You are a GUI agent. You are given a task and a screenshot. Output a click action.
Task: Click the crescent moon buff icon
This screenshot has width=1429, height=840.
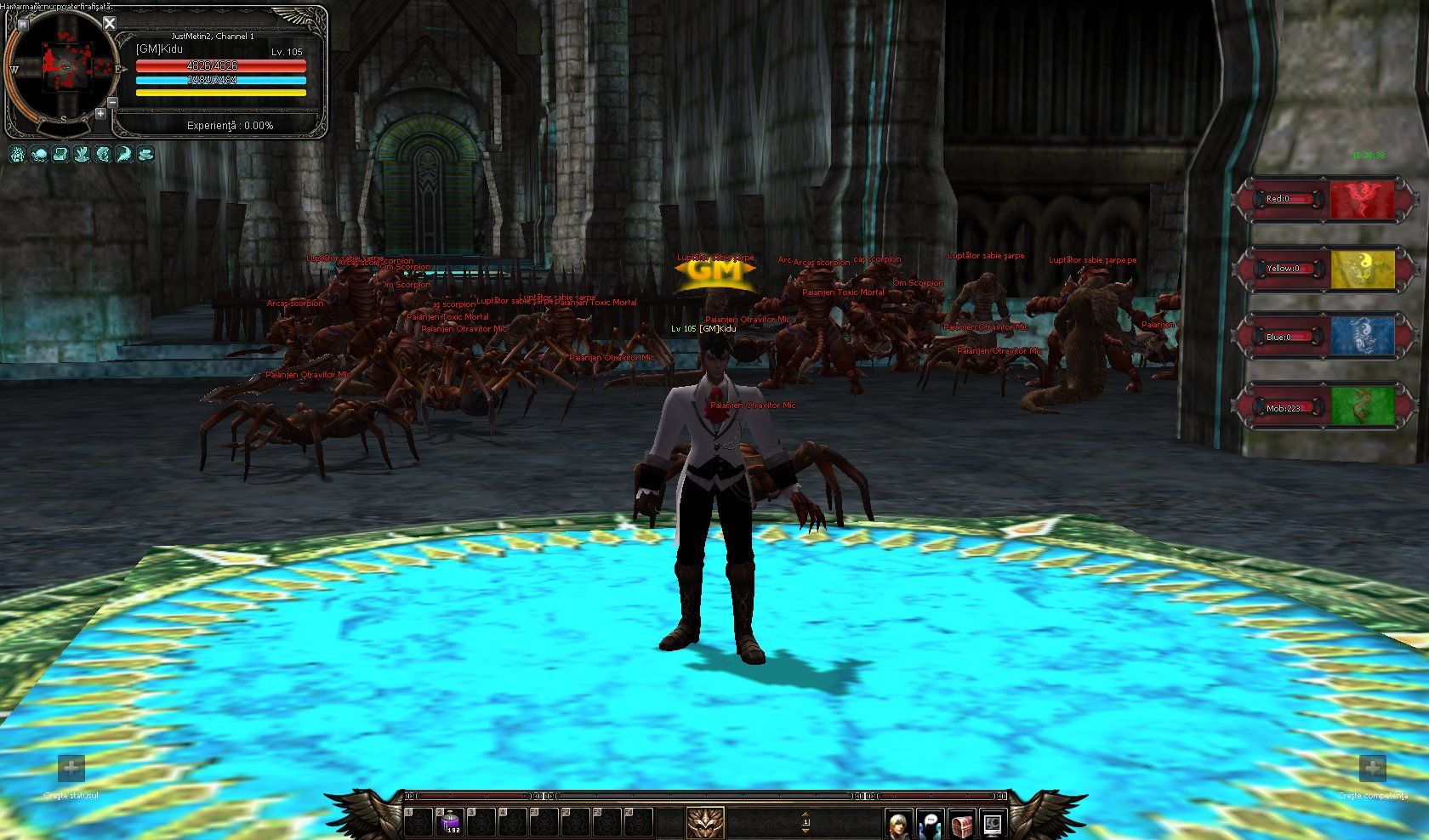(x=124, y=155)
